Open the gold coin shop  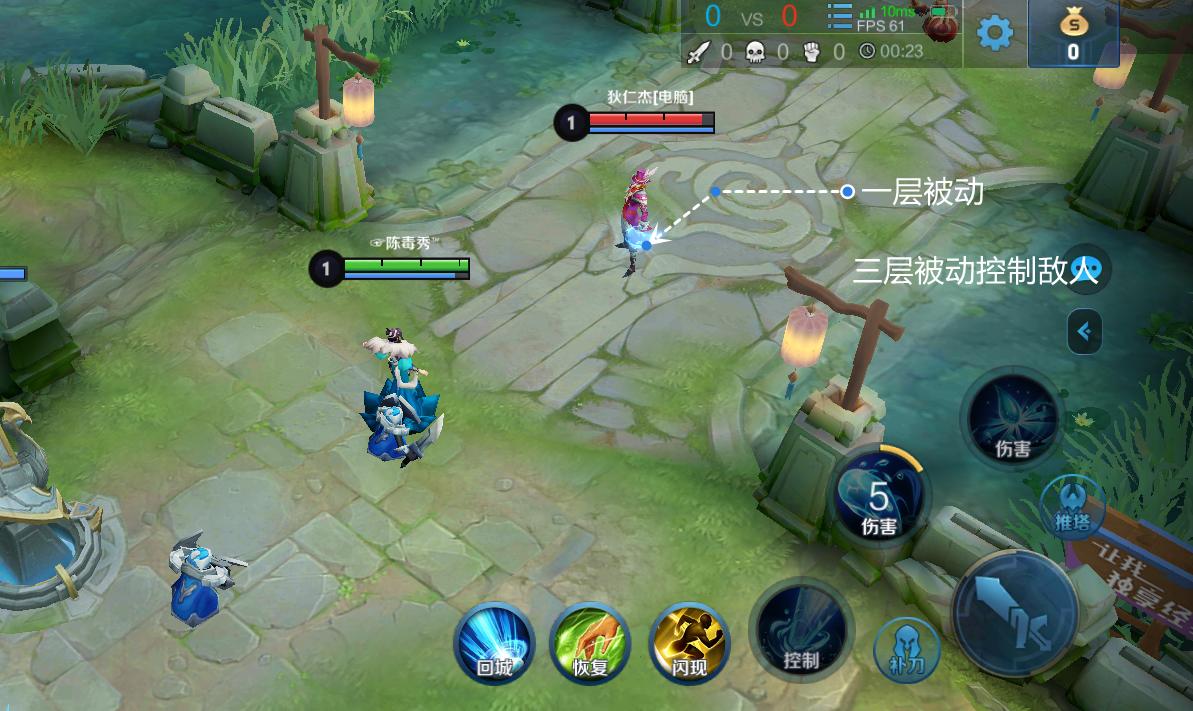[x=1072, y=34]
